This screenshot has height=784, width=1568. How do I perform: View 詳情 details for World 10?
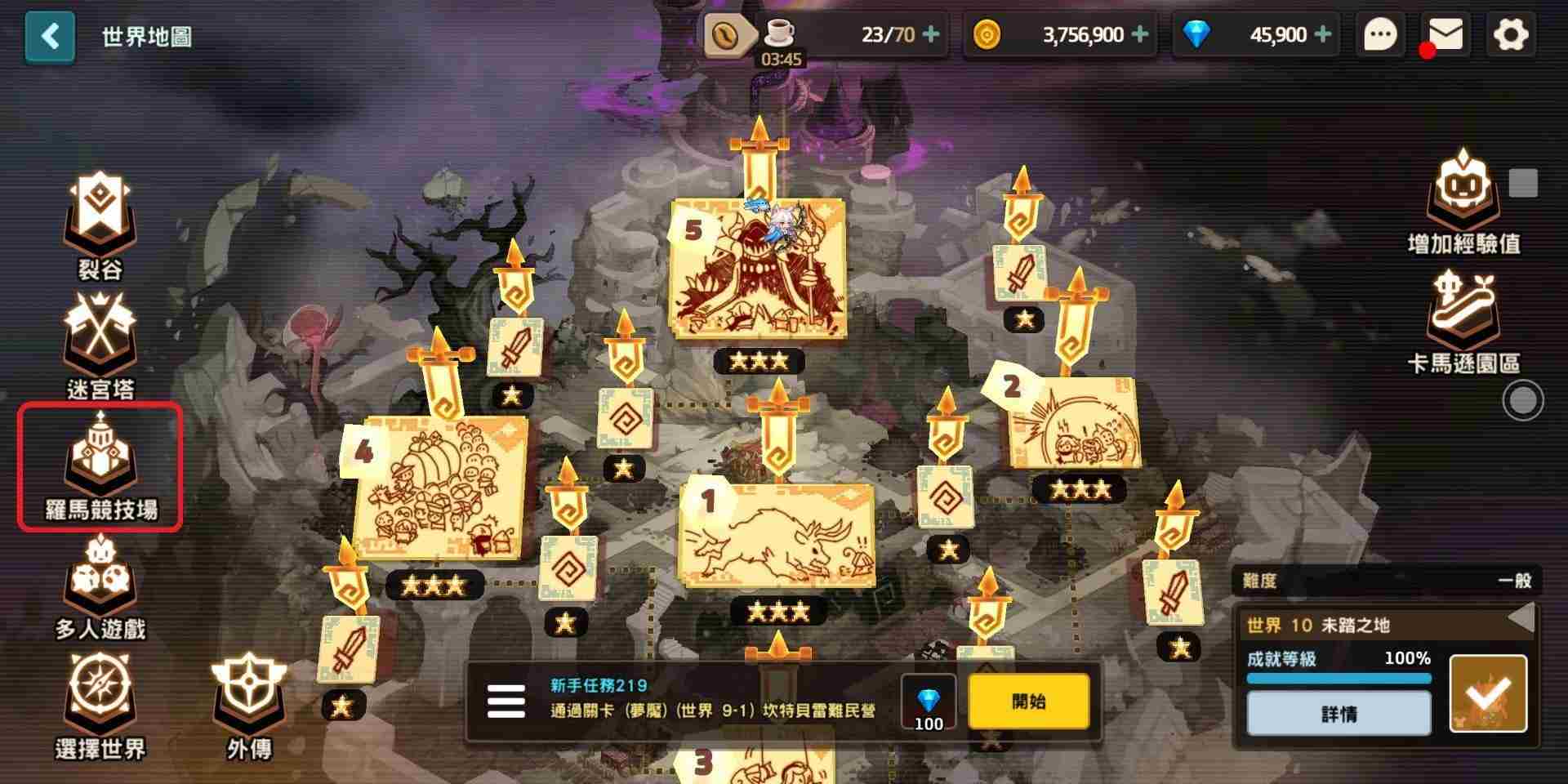click(x=1338, y=713)
